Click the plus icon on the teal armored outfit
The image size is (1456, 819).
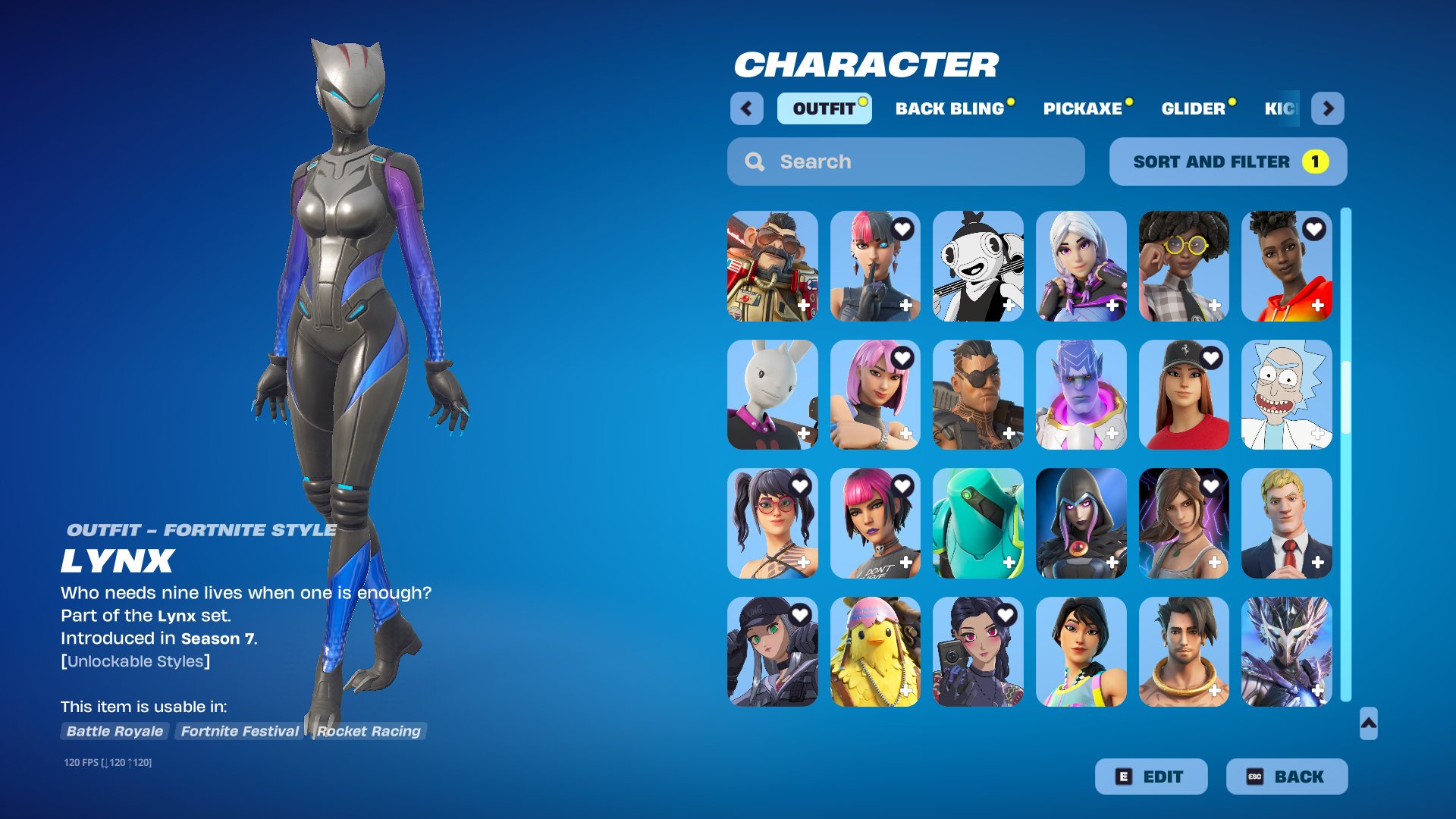(x=1009, y=563)
